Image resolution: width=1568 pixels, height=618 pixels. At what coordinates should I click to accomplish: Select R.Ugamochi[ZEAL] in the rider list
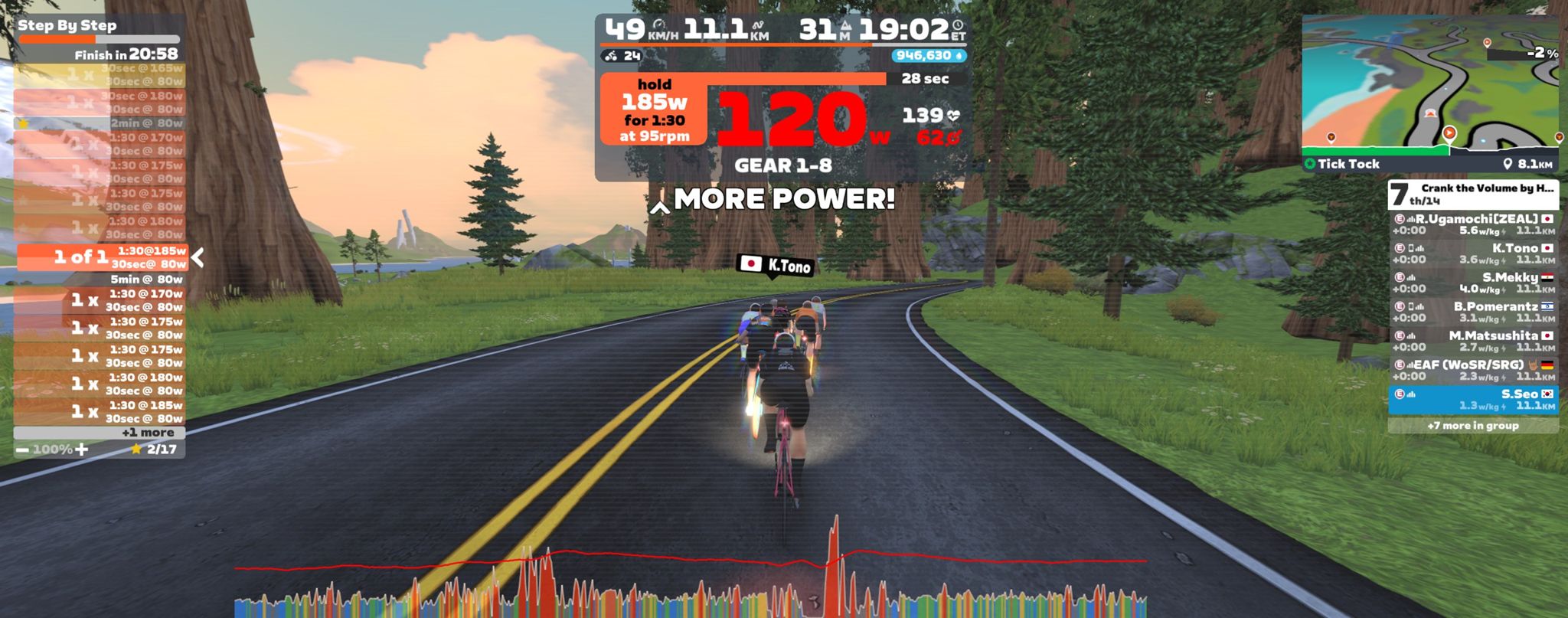click(x=1472, y=224)
